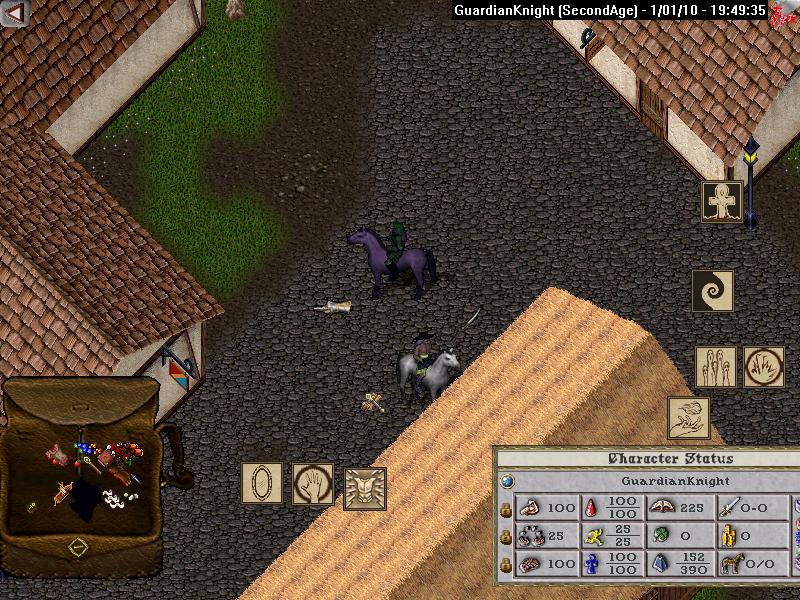Toggle the padlock beside the intelligence stat
This screenshot has width=800, height=600.
[506, 565]
